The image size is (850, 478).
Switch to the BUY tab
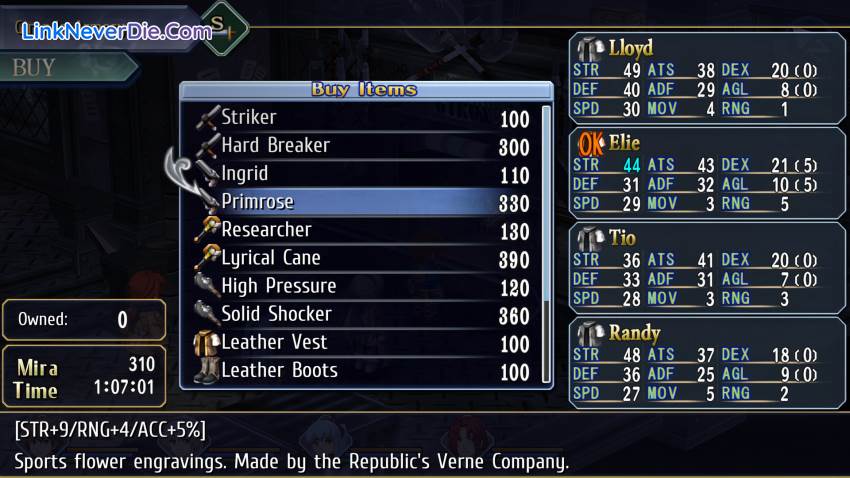60,67
